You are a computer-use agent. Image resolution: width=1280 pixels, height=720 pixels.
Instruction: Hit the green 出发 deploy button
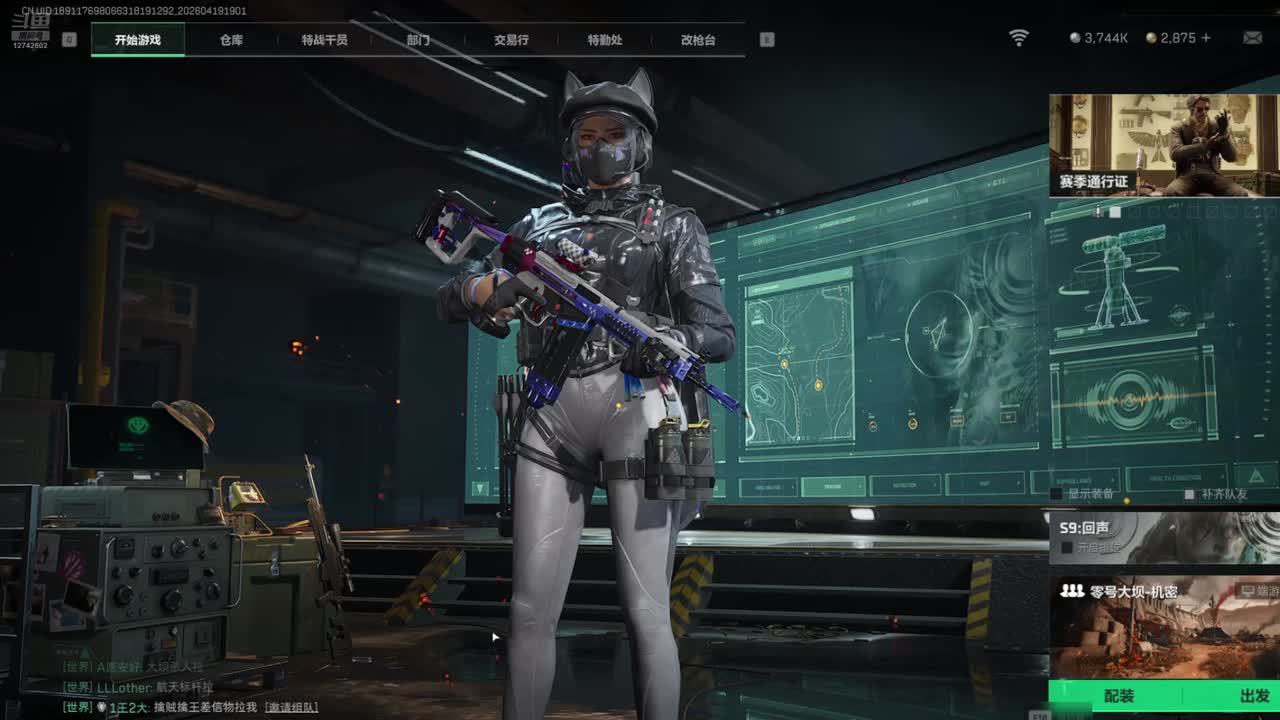pyautogui.click(x=1254, y=696)
